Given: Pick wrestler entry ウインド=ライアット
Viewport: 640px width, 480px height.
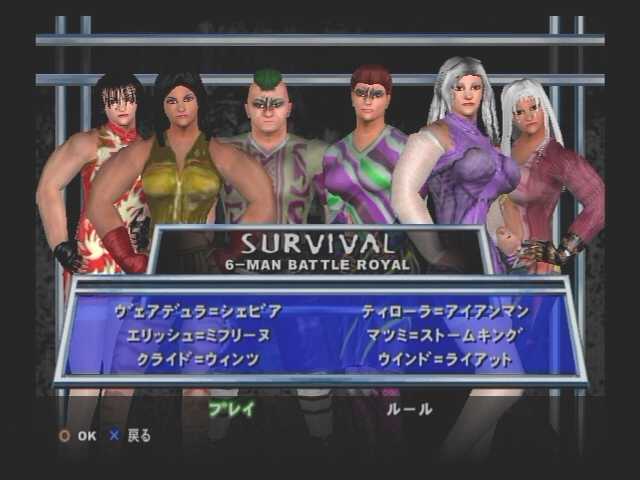Looking at the screenshot, I should point(445,357).
